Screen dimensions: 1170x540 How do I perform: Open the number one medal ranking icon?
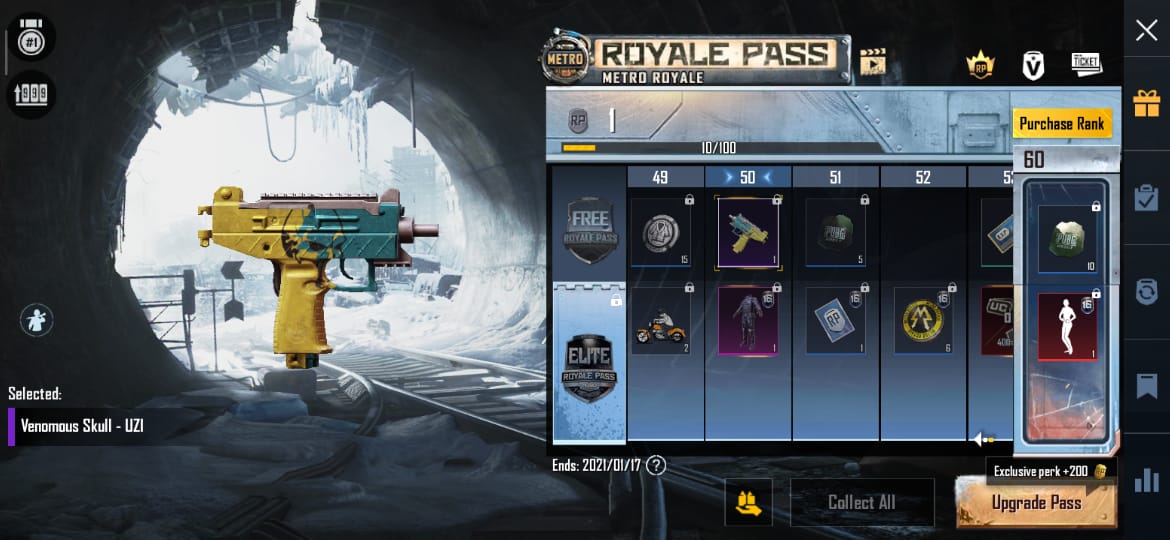[30, 40]
